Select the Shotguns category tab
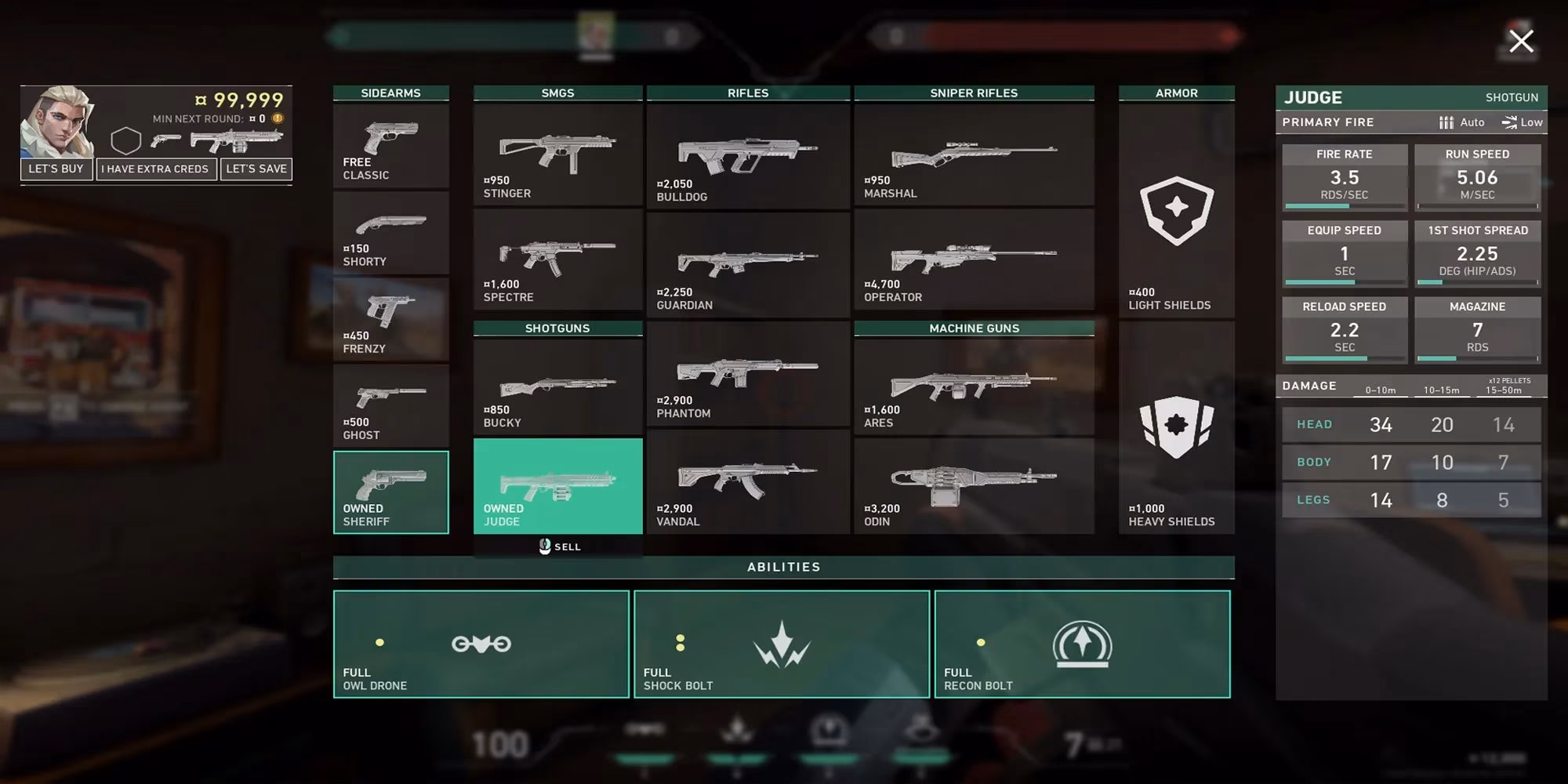This screenshot has height=784, width=1568. [557, 328]
